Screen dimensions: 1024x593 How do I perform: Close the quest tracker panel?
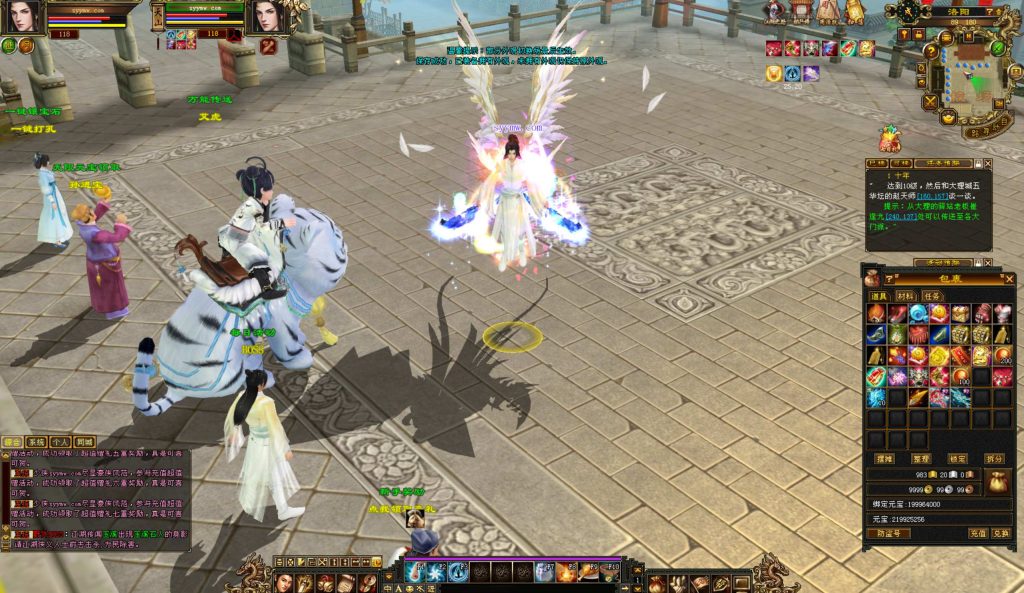click(988, 163)
